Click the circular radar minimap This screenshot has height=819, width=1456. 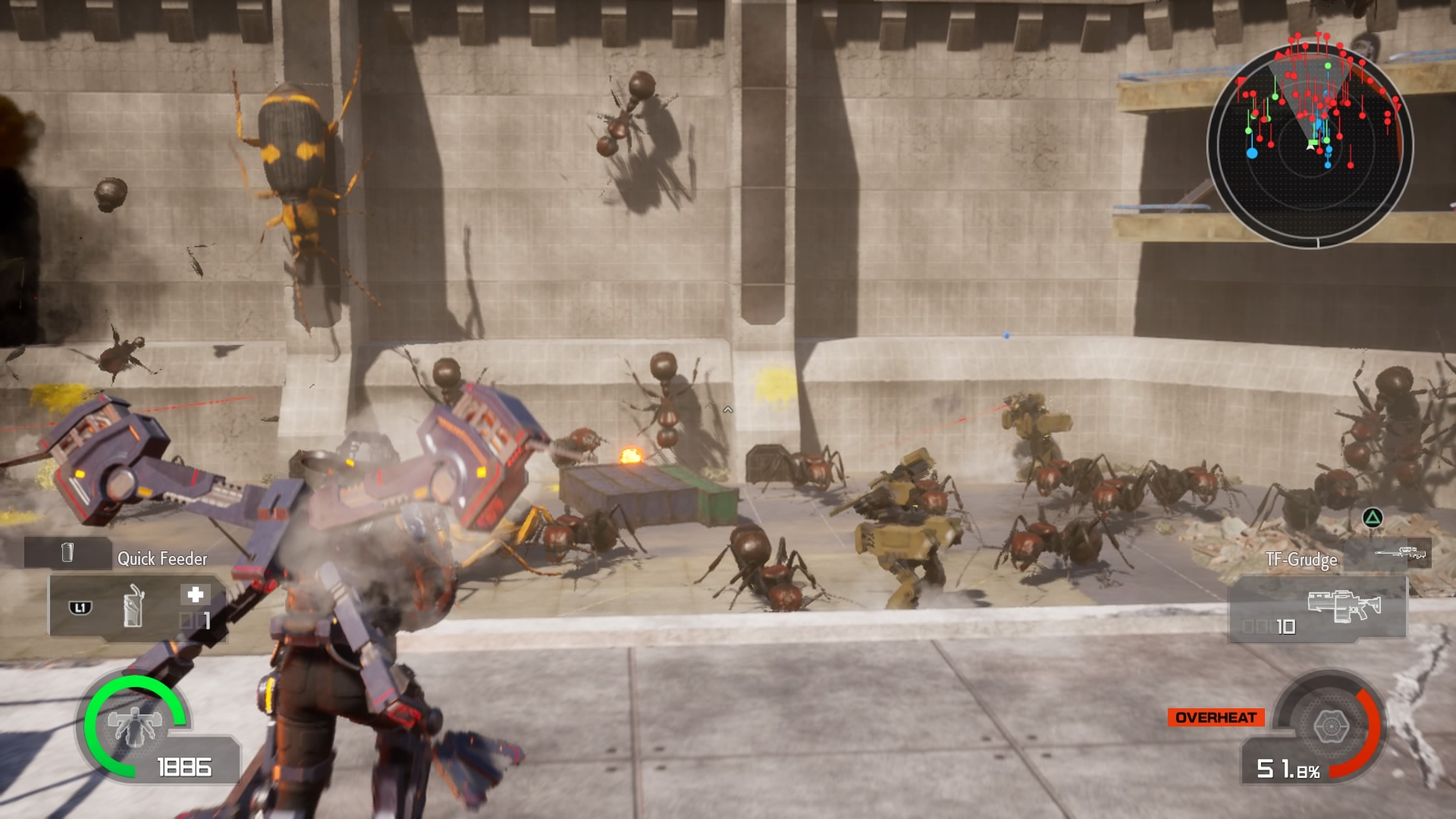coord(1310,144)
